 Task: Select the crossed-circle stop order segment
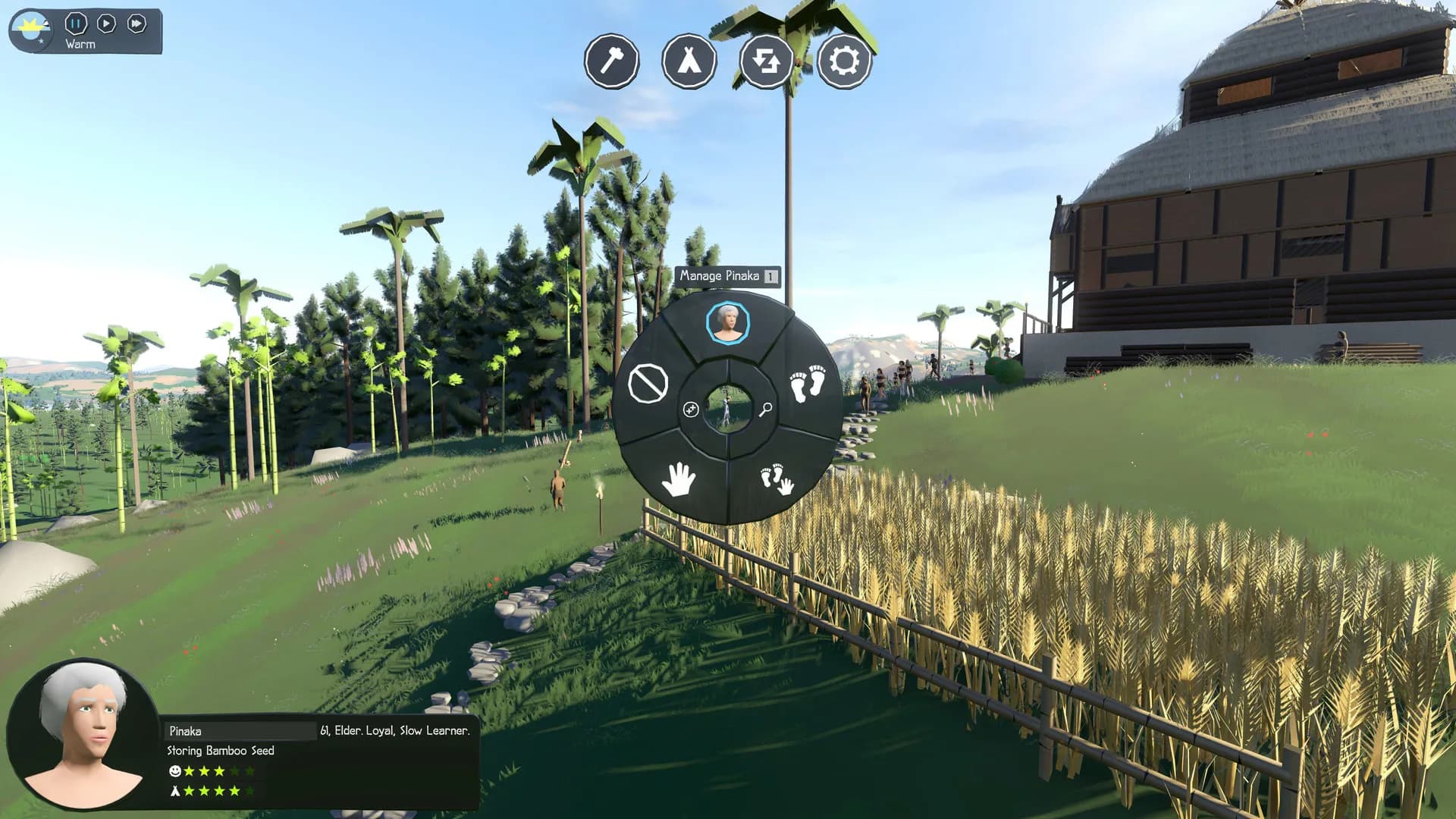pos(648,383)
